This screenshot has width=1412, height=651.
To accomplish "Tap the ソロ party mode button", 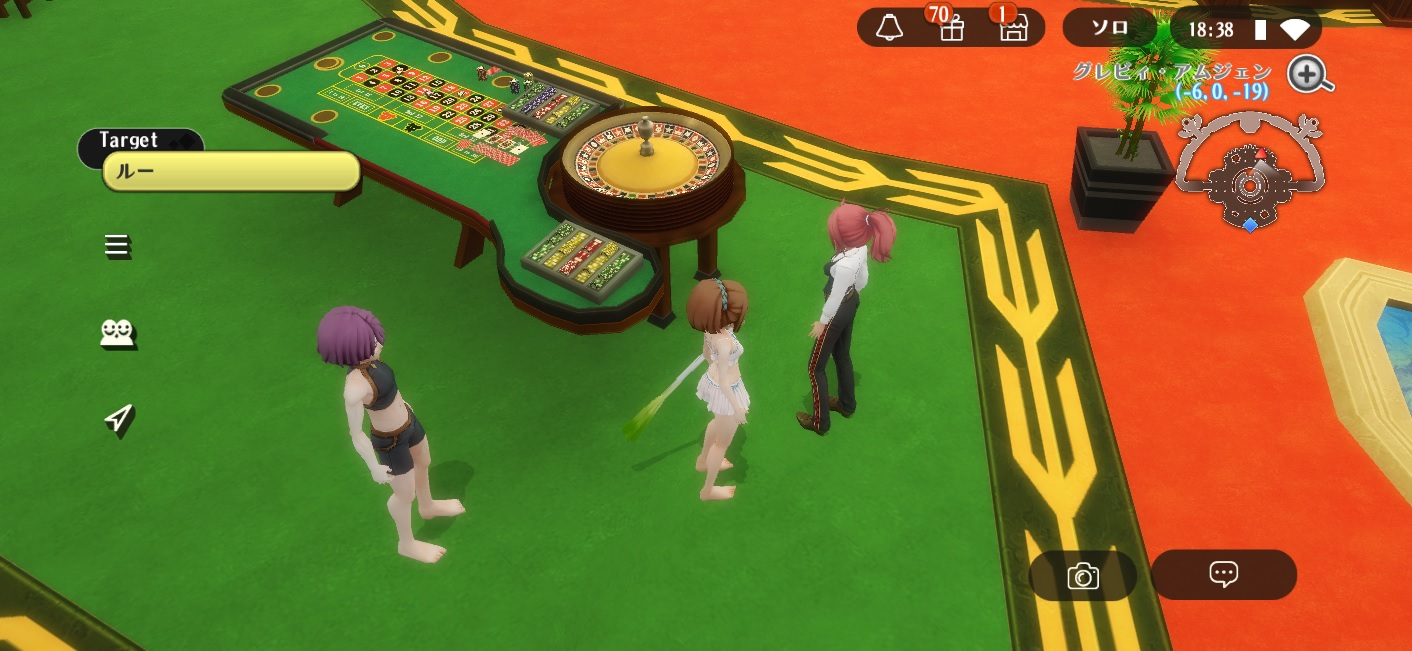I will point(1109,29).
